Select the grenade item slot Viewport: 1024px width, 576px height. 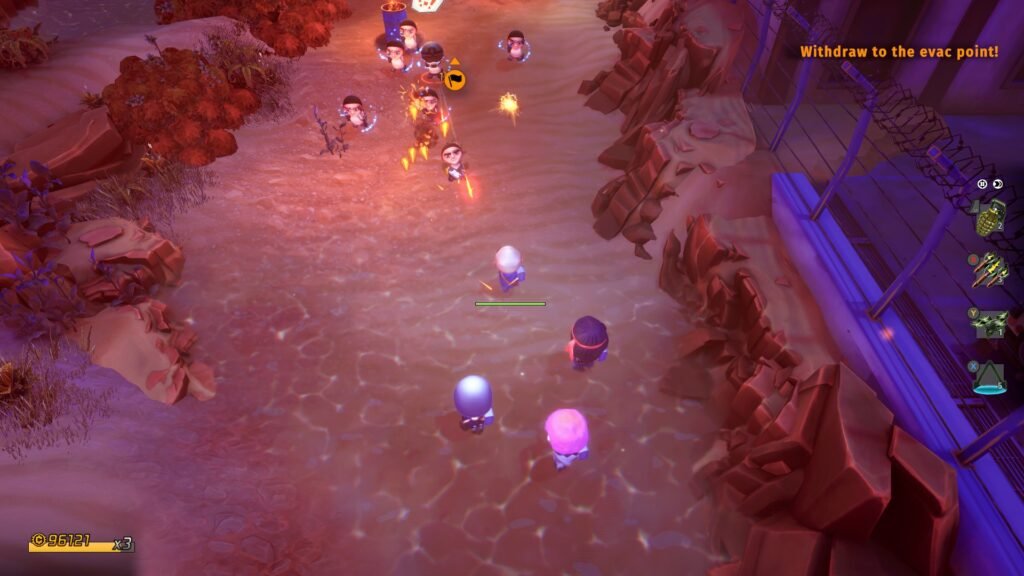click(989, 217)
